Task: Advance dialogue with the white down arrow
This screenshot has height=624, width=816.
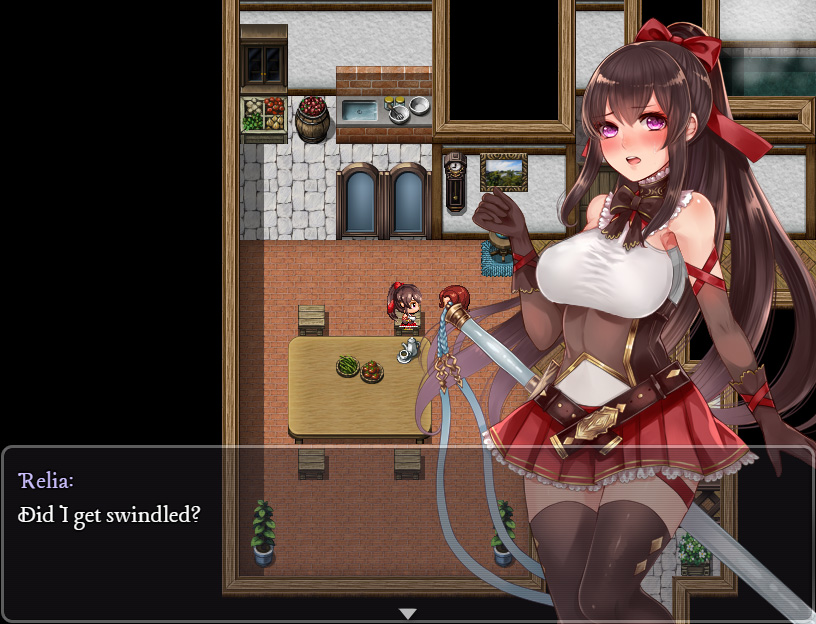Action: click(408, 613)
